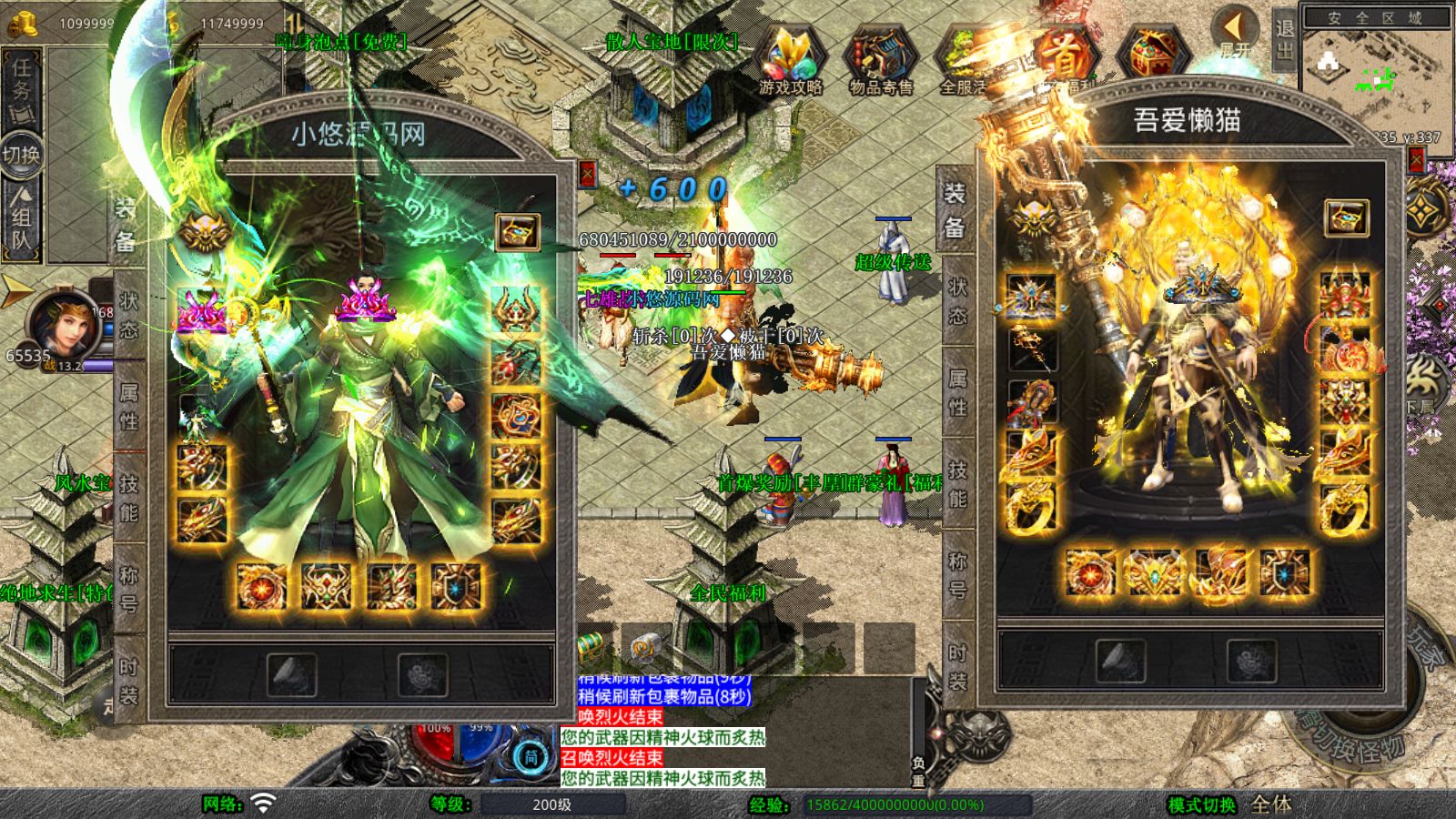Click treasure chest icon in 吾爱懒猫 panel
The width and height of the screenshot is (1456, 819).
tap(1346, 218)
